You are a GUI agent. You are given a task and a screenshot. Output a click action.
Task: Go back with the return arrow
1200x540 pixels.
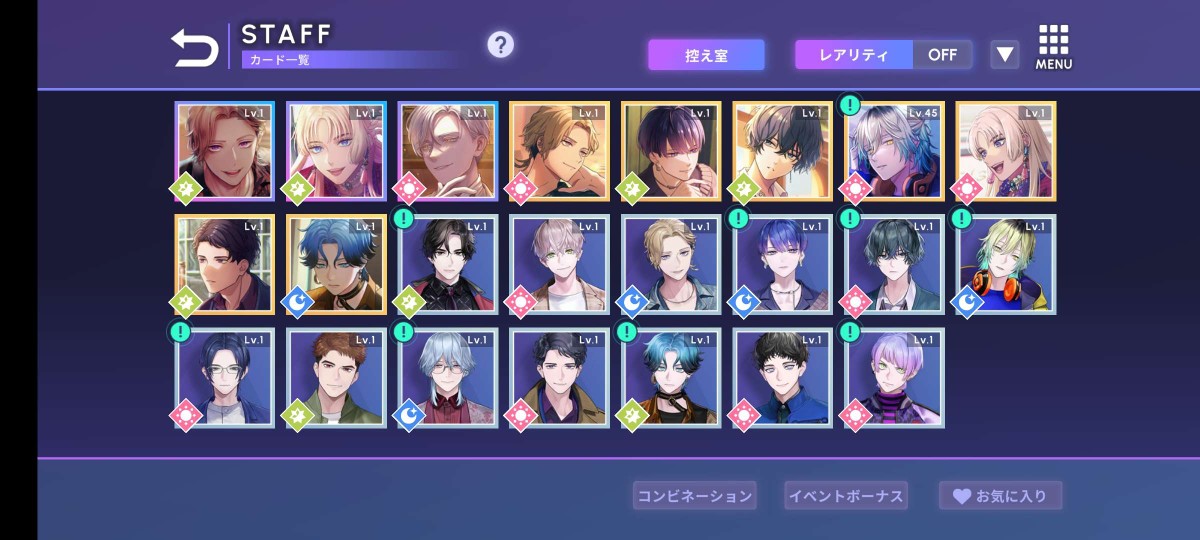click(195, 48)
